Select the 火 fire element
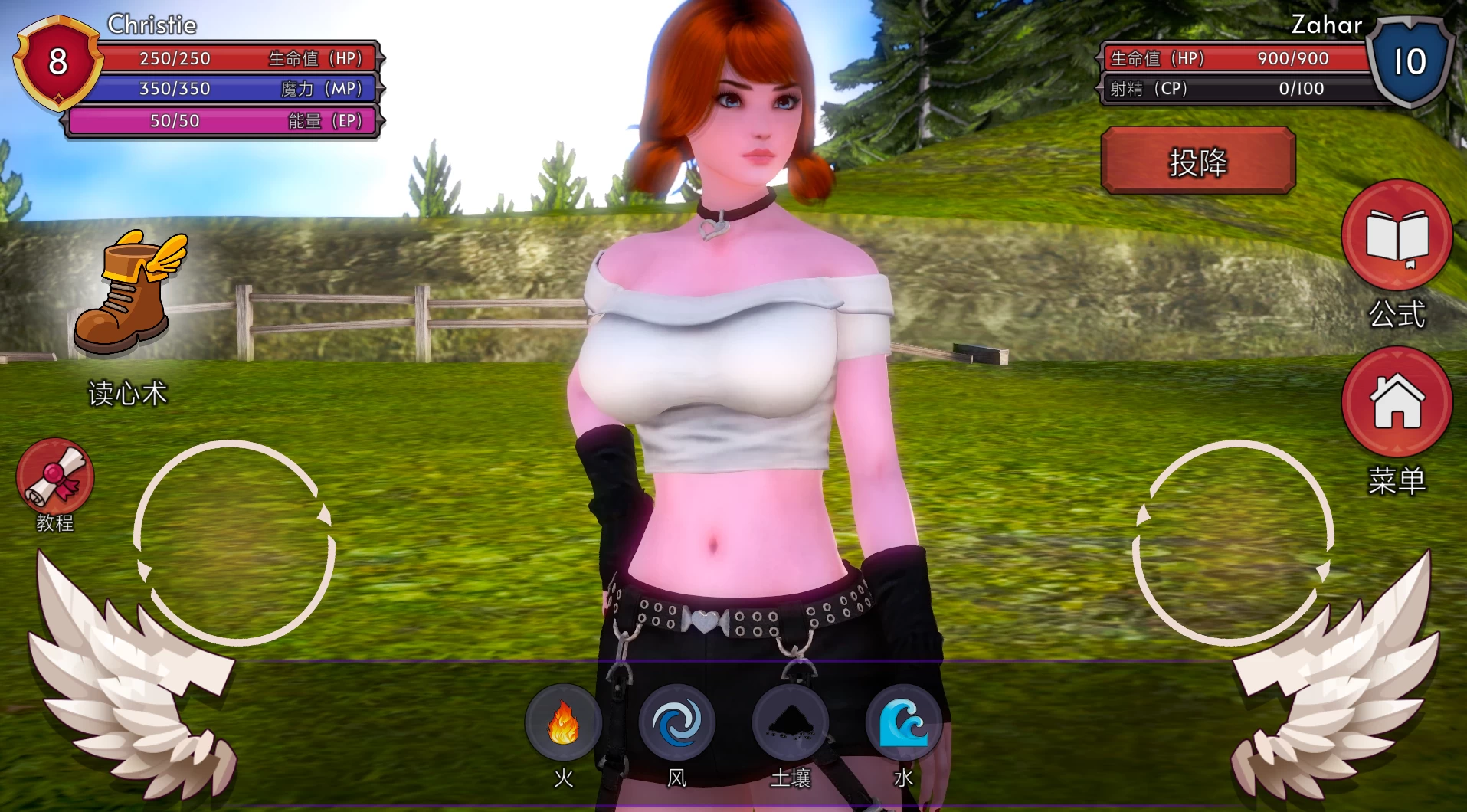 coord(563,722)
